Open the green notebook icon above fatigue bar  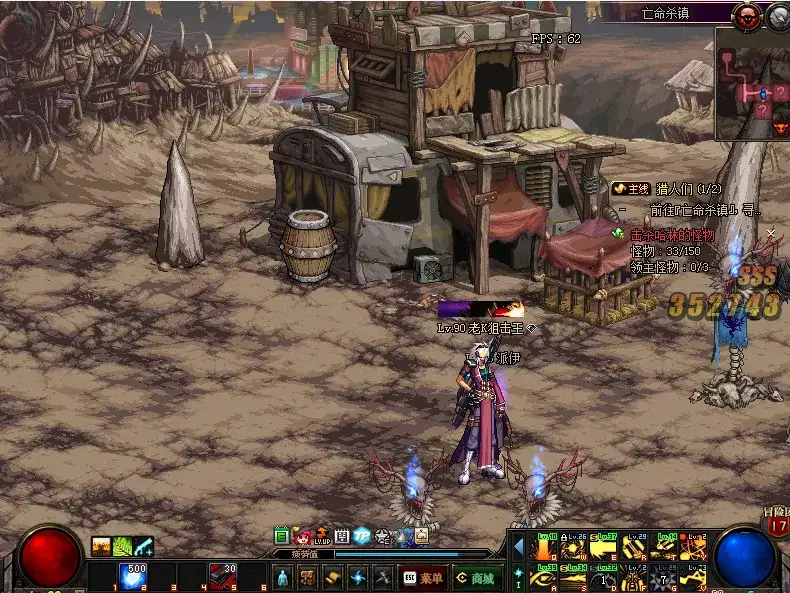click(x=282, y=537)
